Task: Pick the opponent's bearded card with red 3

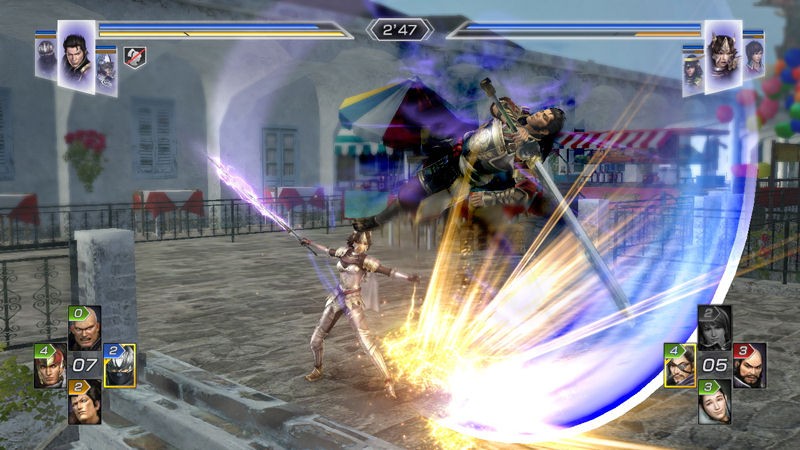Action: (749, 366)
